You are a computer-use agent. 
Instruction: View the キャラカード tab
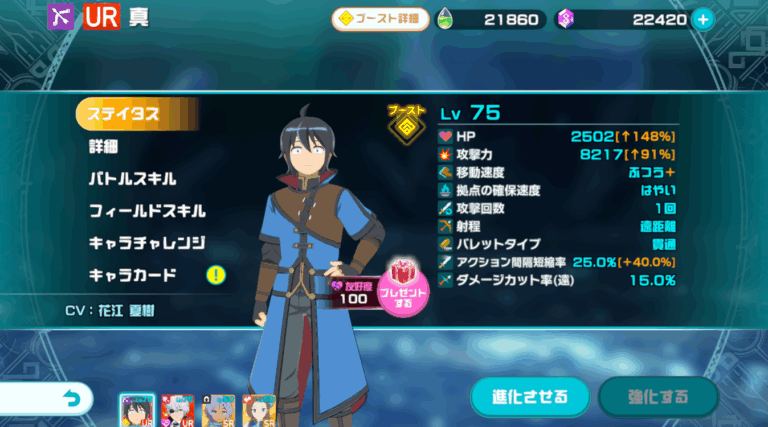133,275
